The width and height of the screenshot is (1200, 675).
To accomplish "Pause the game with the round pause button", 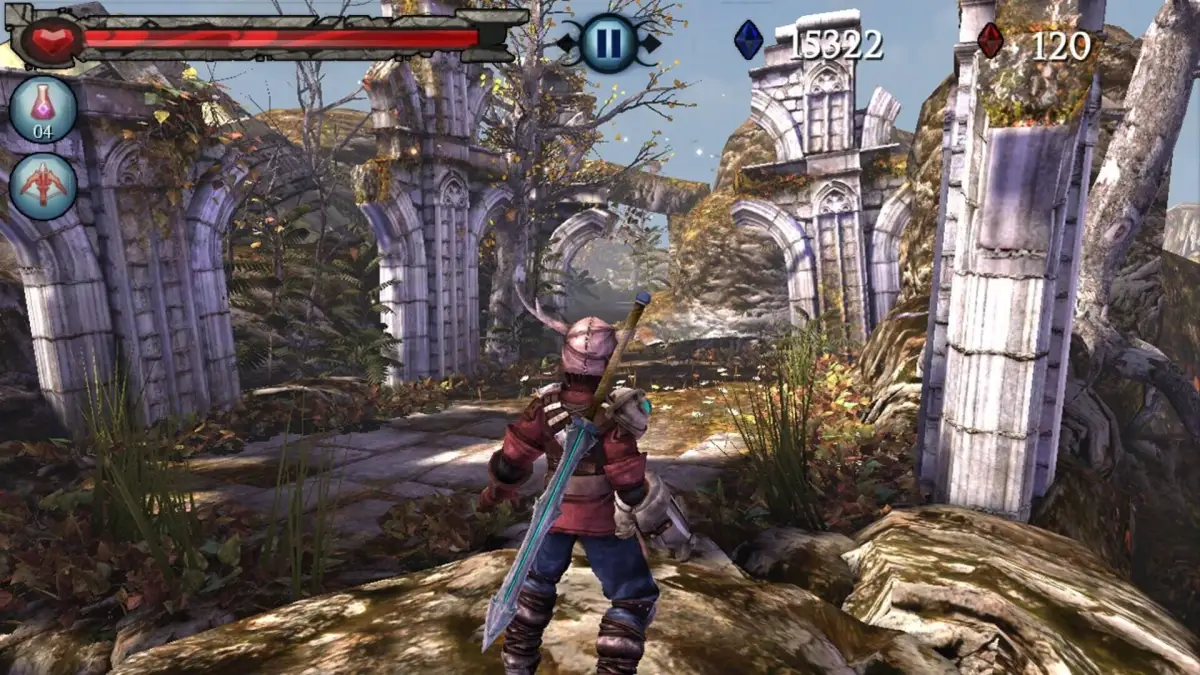I will 608,43.
